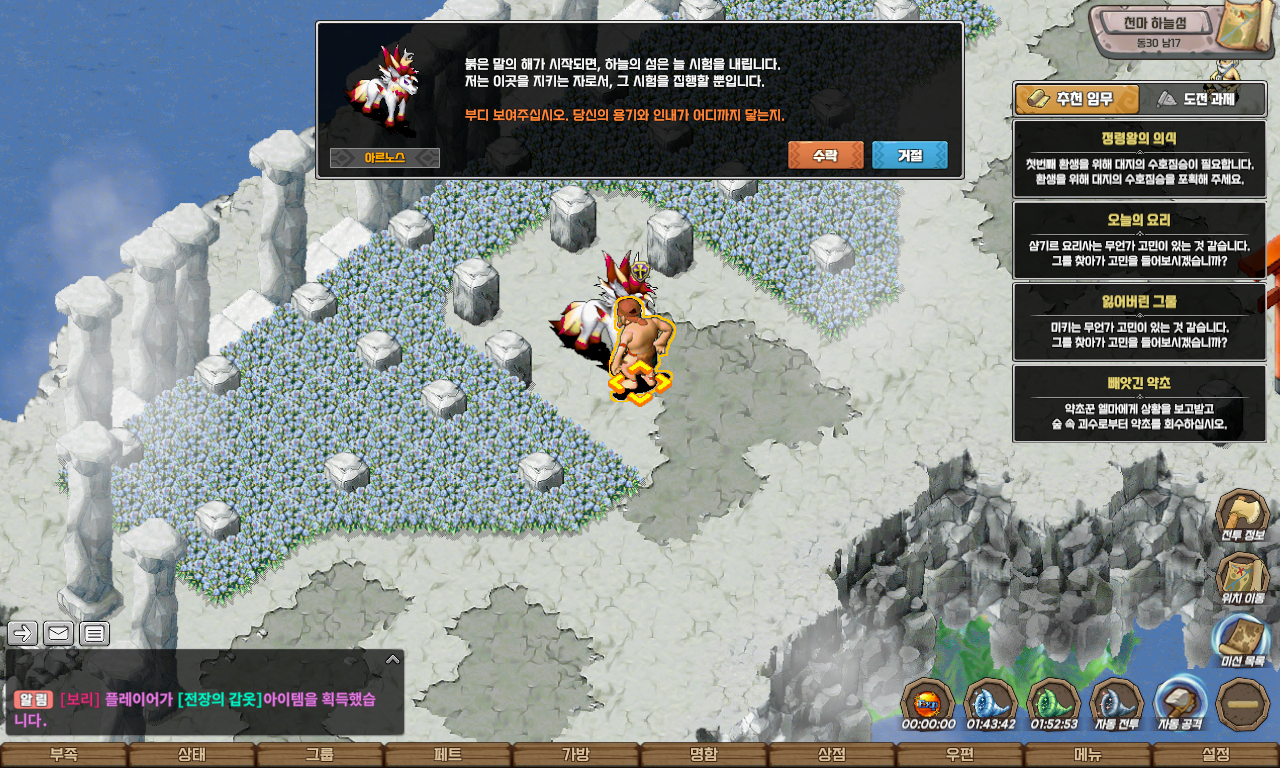Decline the trial with the 거절 button
This screenshot has width=1280, height=768.
click(x=909, y=155)
